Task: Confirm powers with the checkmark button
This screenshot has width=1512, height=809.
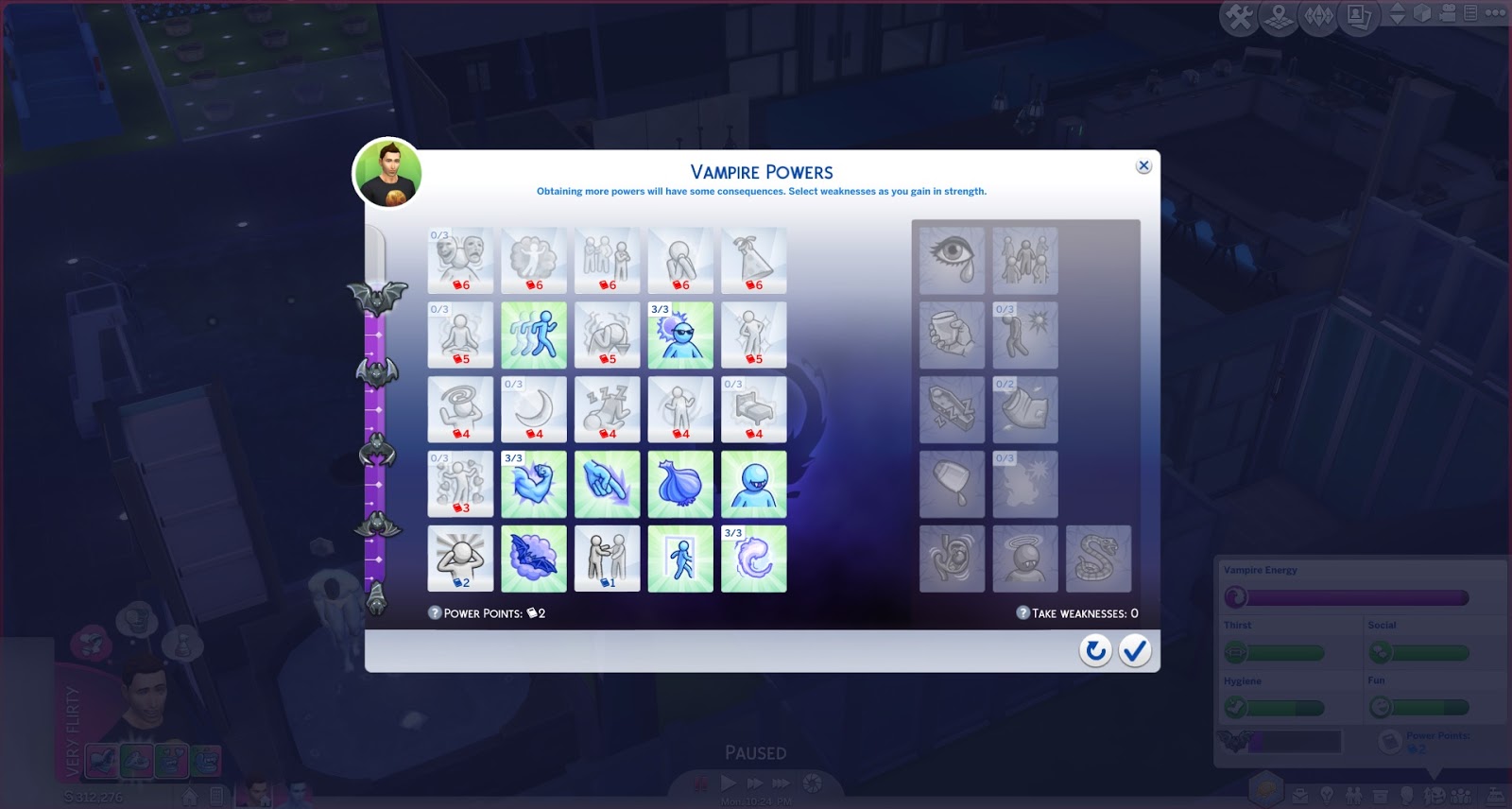Action: coord(1135,650)
